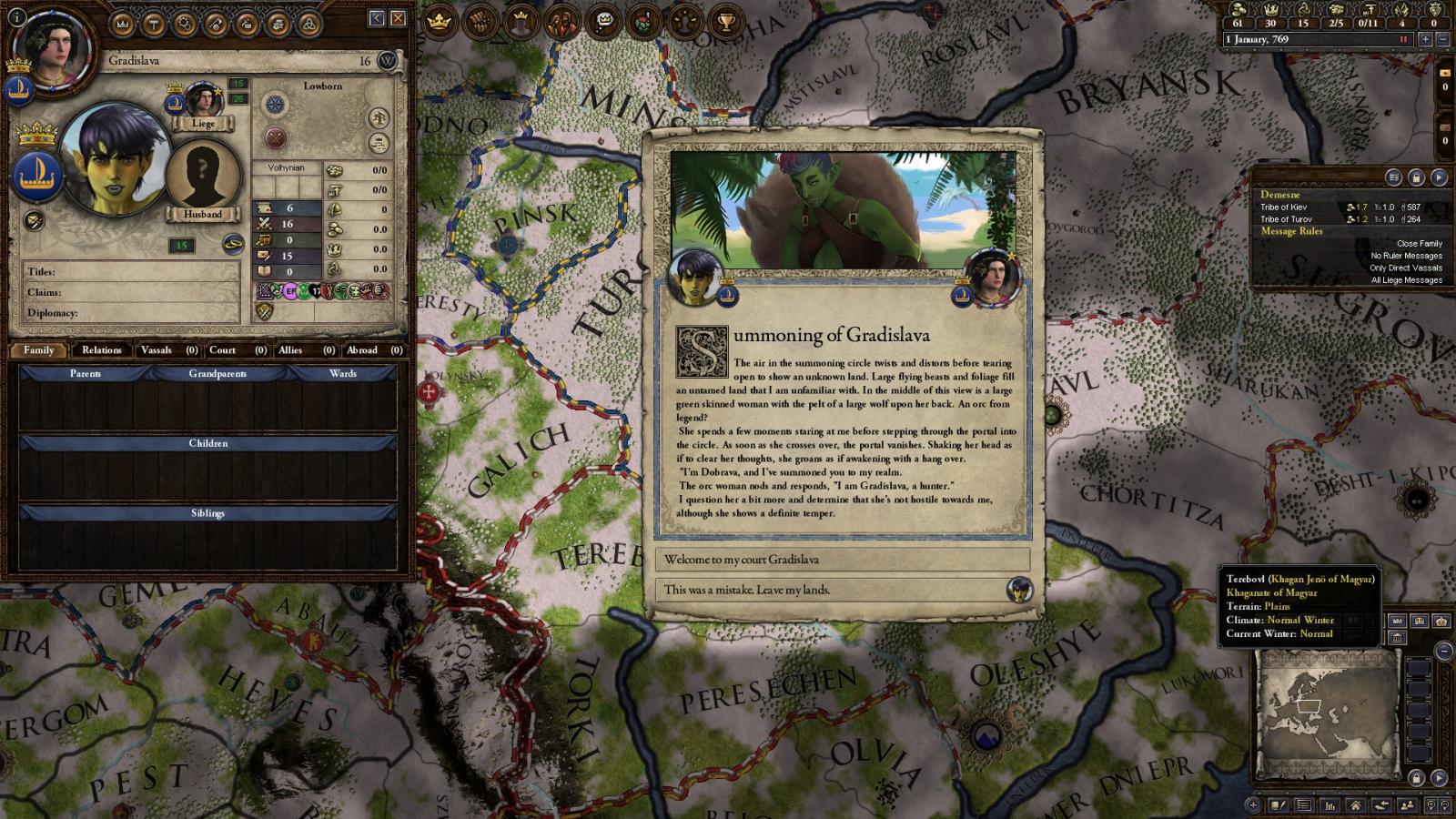
Task: Collapse the Demesne panel with the minus button
Action: pos(1444,651)
